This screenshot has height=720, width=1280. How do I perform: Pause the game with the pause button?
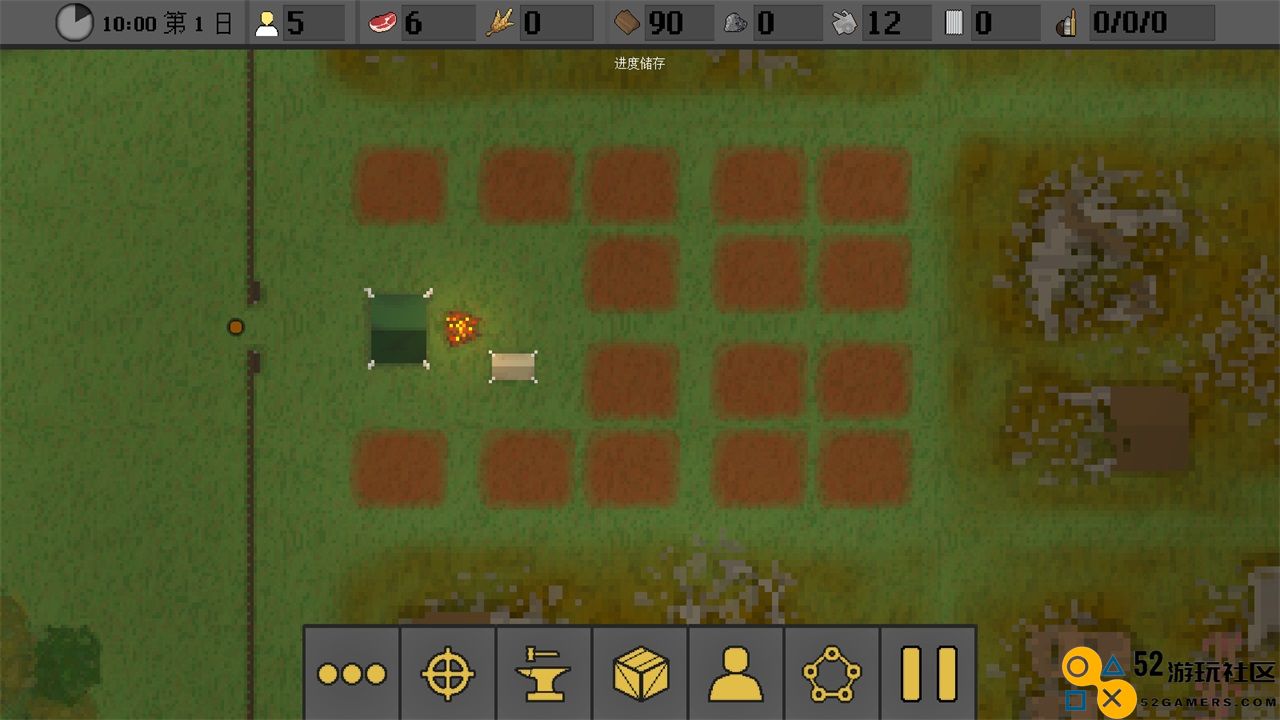(928, 673)
